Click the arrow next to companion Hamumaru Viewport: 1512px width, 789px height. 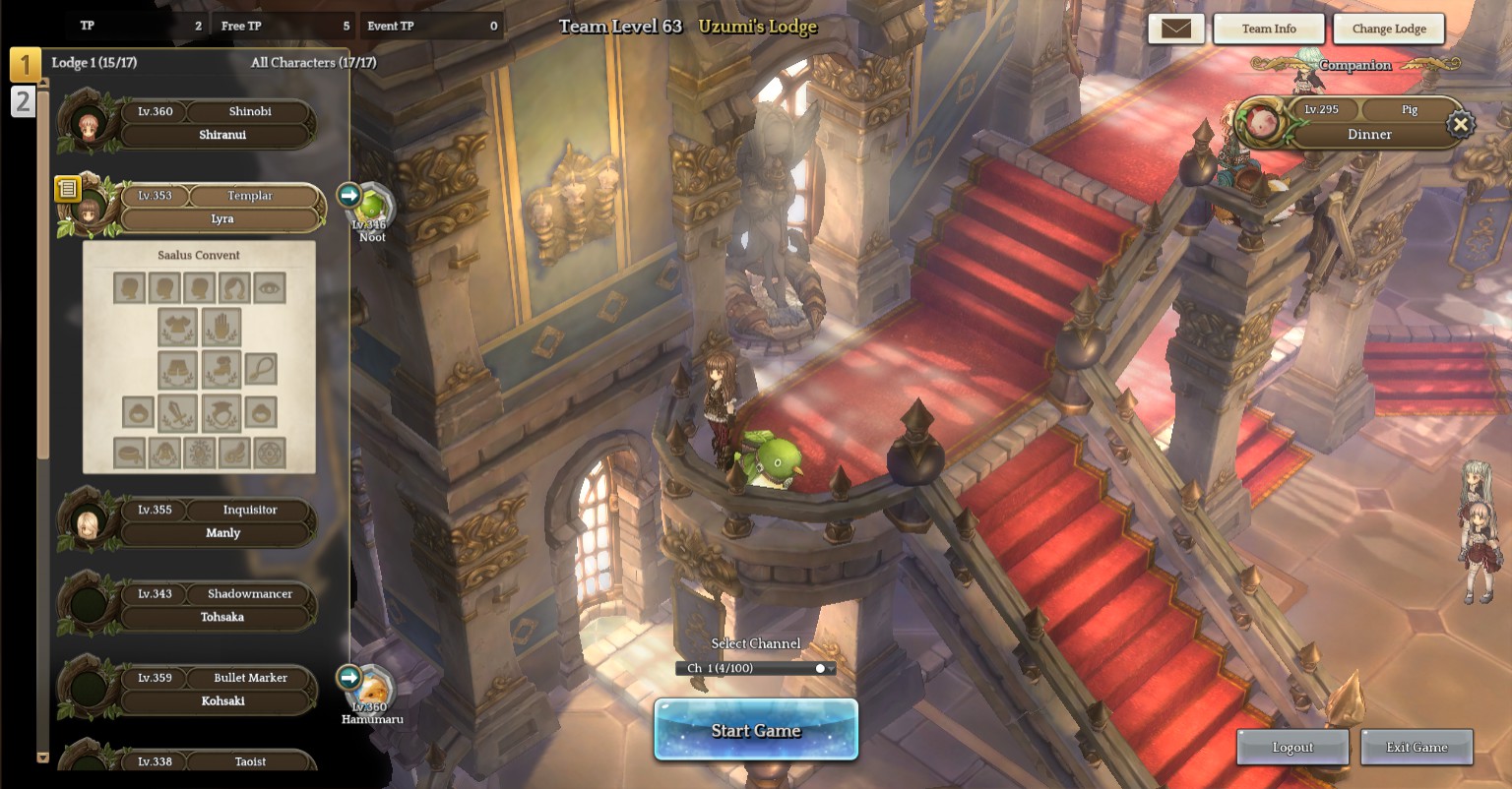click(349, 677)
